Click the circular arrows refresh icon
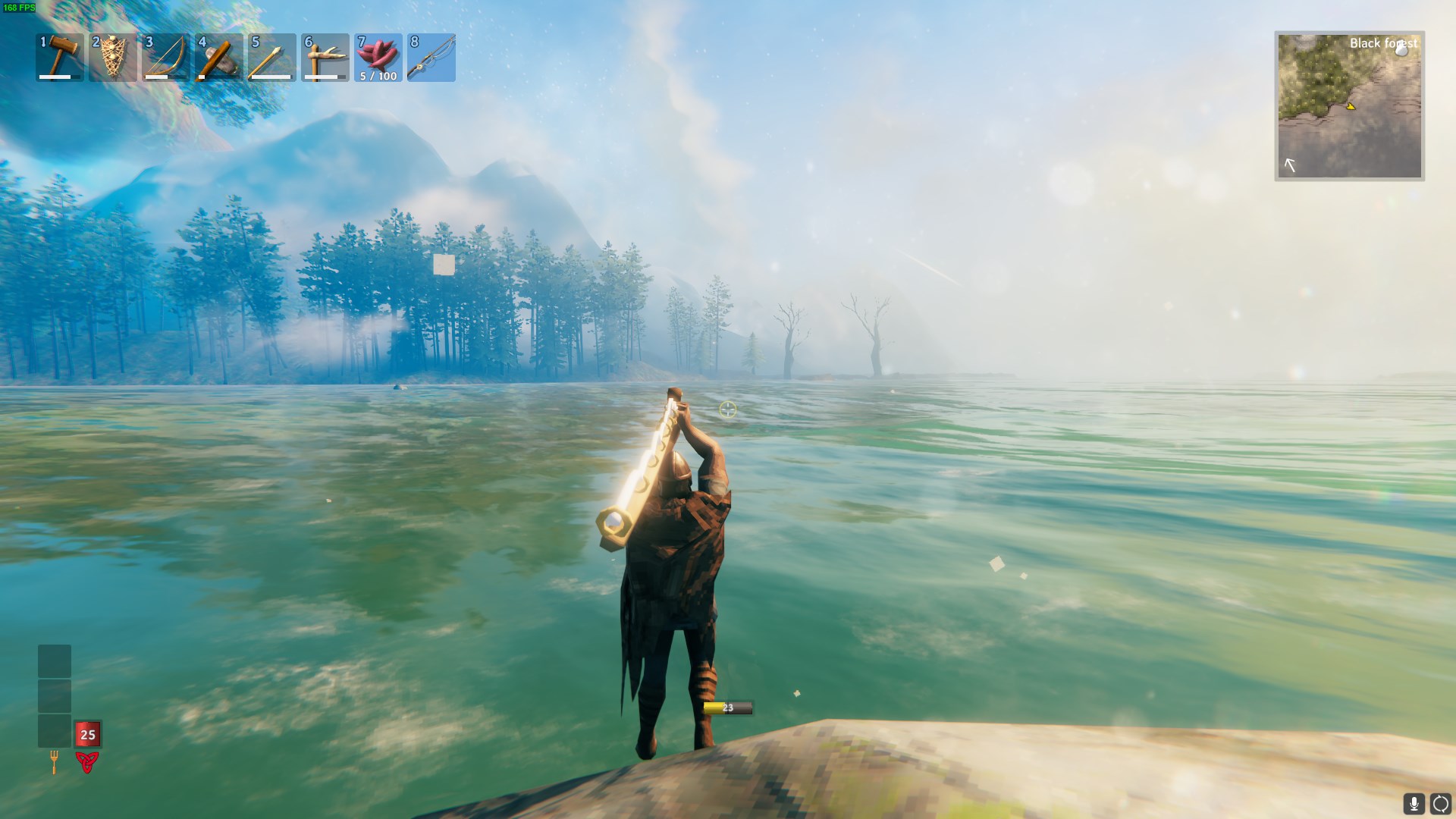Image resolution: width=1456 pixels, height=819 pixels. click(1440, 803)
